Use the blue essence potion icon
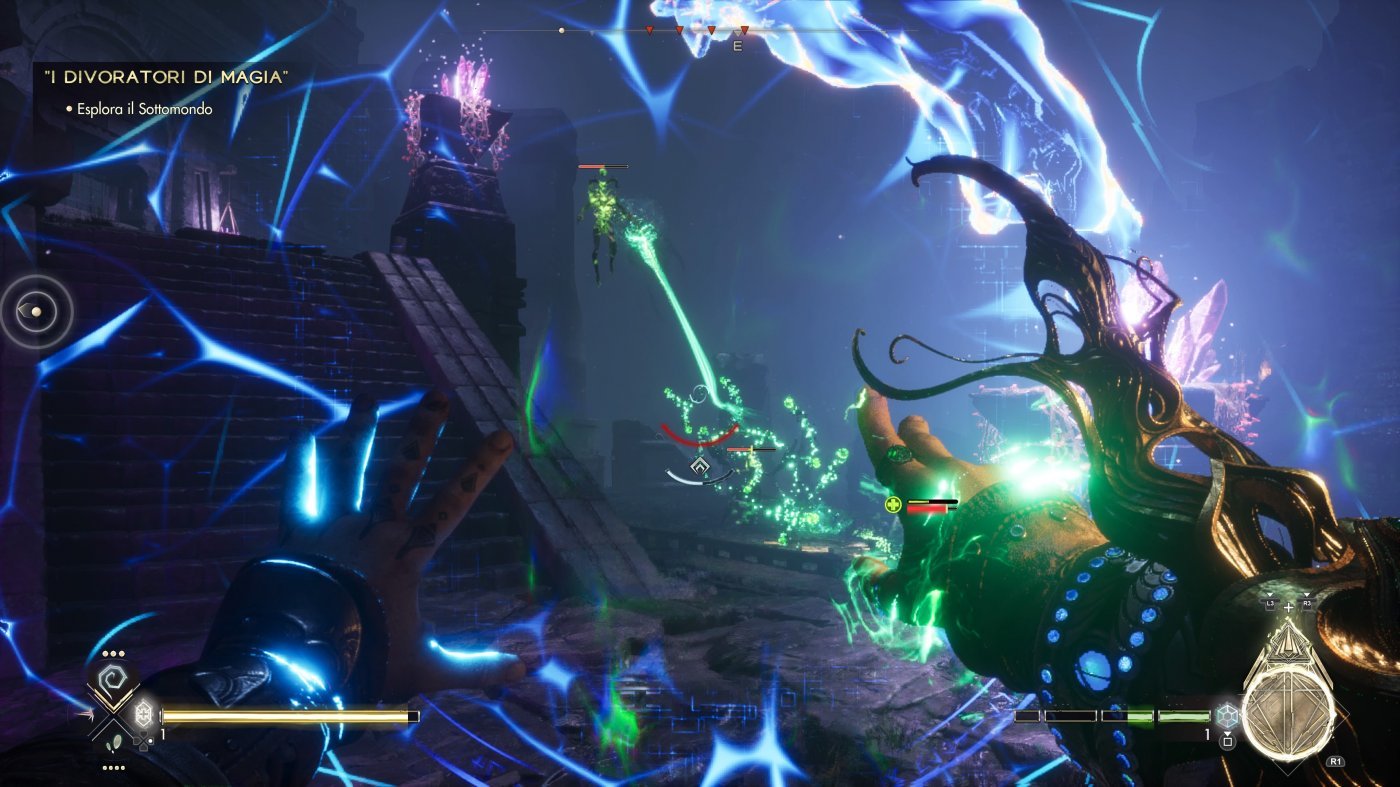The image size is (1400, 787). (x=1227, y=716)
